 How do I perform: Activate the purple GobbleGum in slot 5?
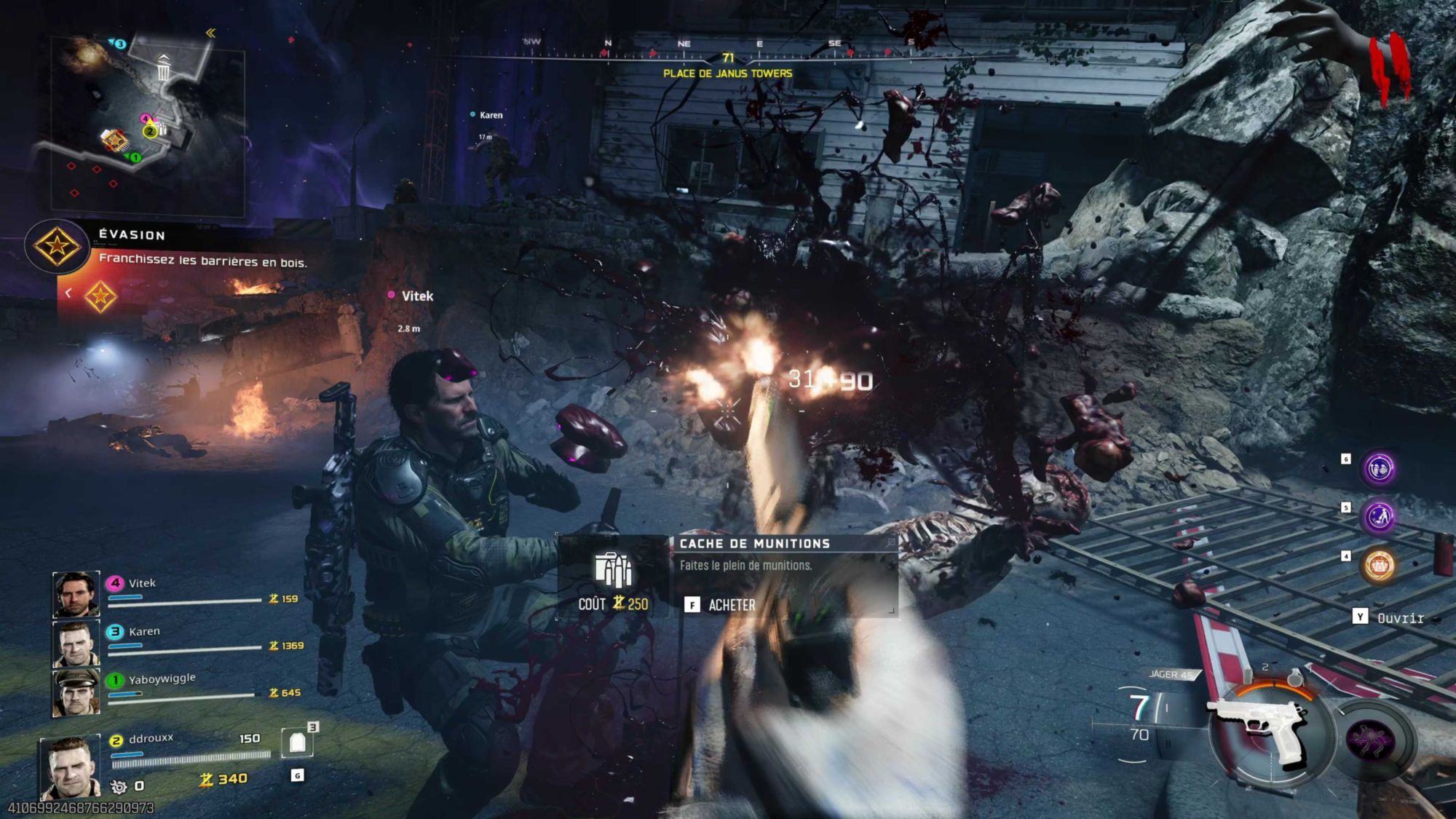tap(1379, 517)
